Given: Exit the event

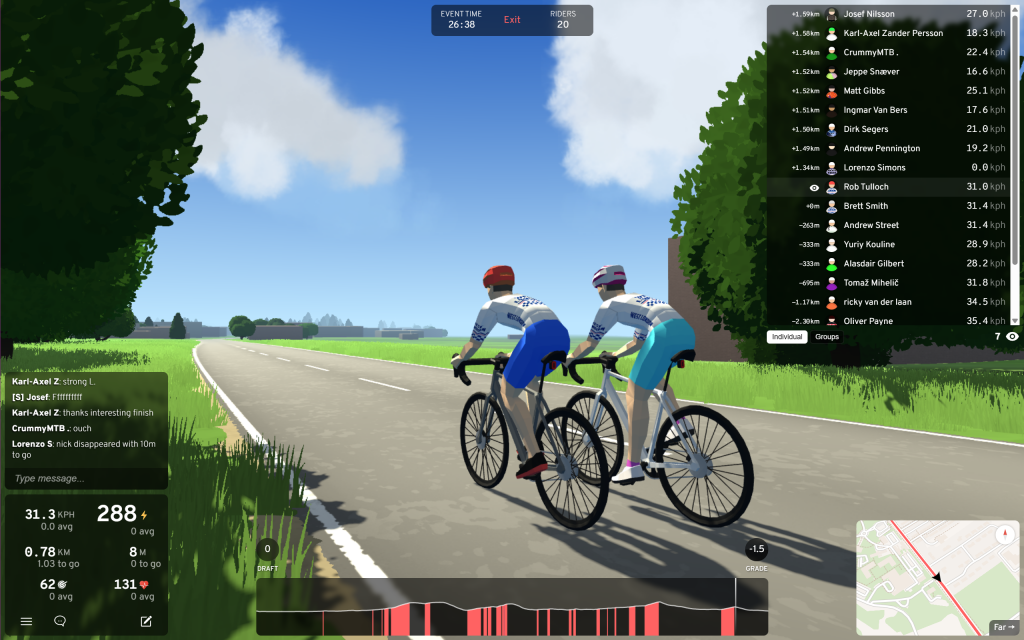Looking at the screenshot, I should (x=512, y=20).
